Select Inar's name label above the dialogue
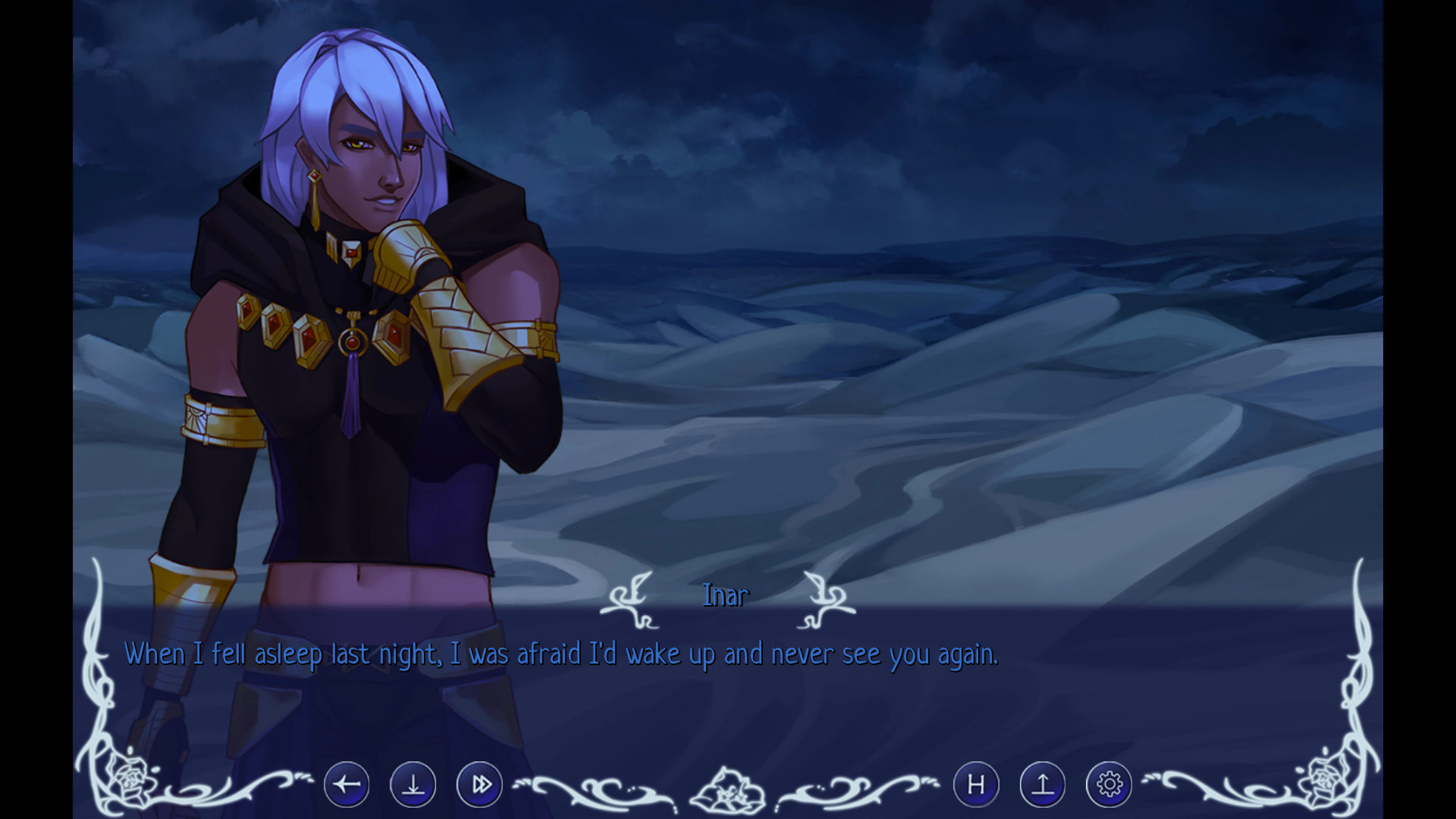The image size is (1456, 819). coord(725,595)
